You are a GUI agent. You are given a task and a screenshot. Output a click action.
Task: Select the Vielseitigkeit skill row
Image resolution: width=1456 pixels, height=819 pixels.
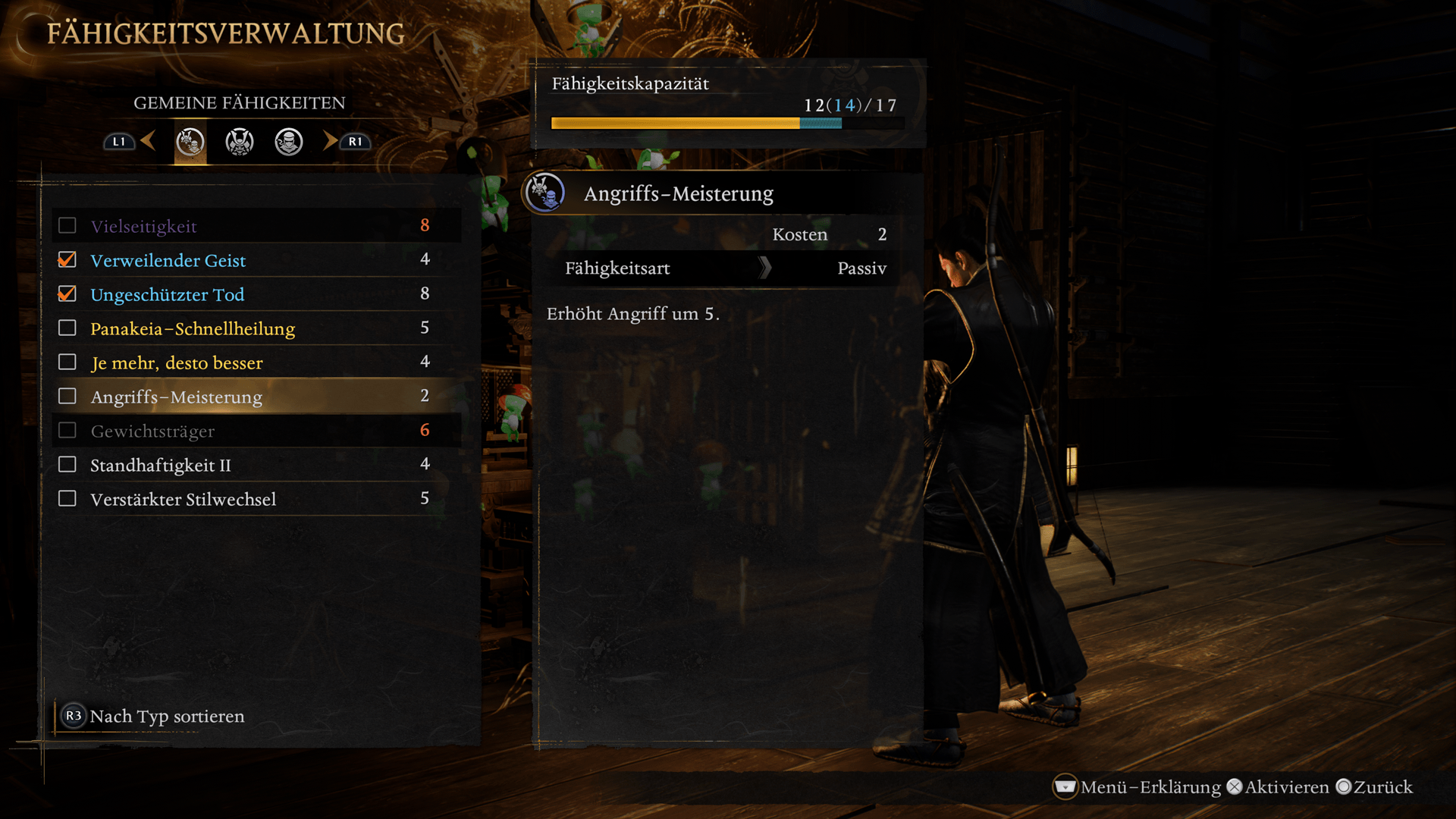256,226
